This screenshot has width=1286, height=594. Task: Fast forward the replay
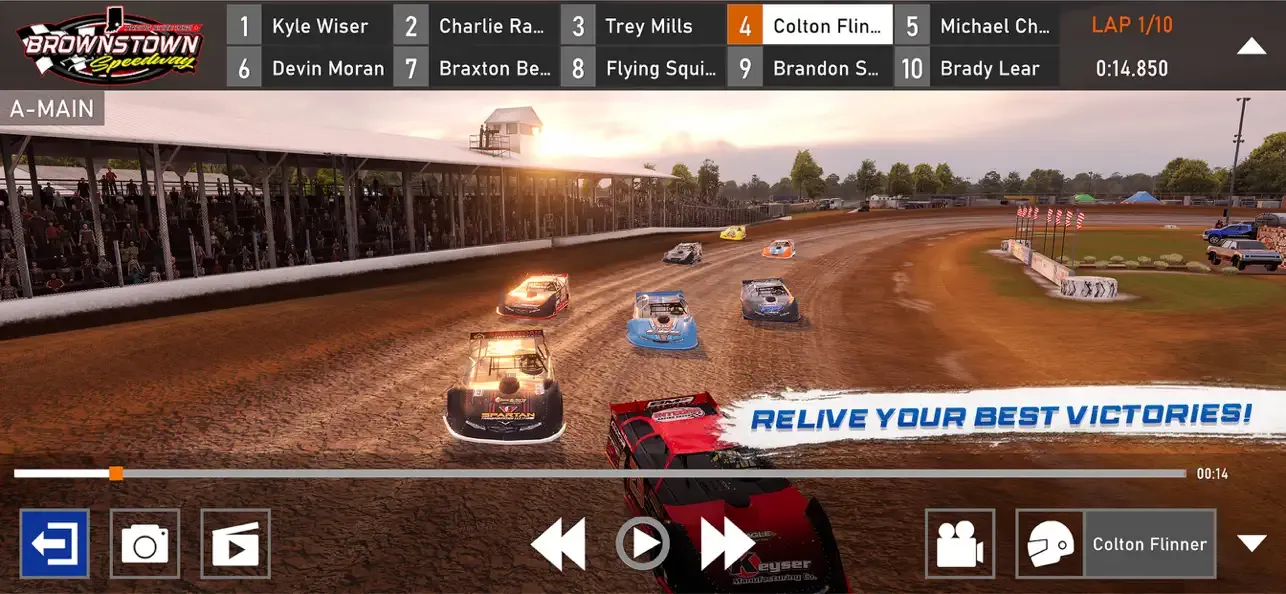tap(726, 545)
